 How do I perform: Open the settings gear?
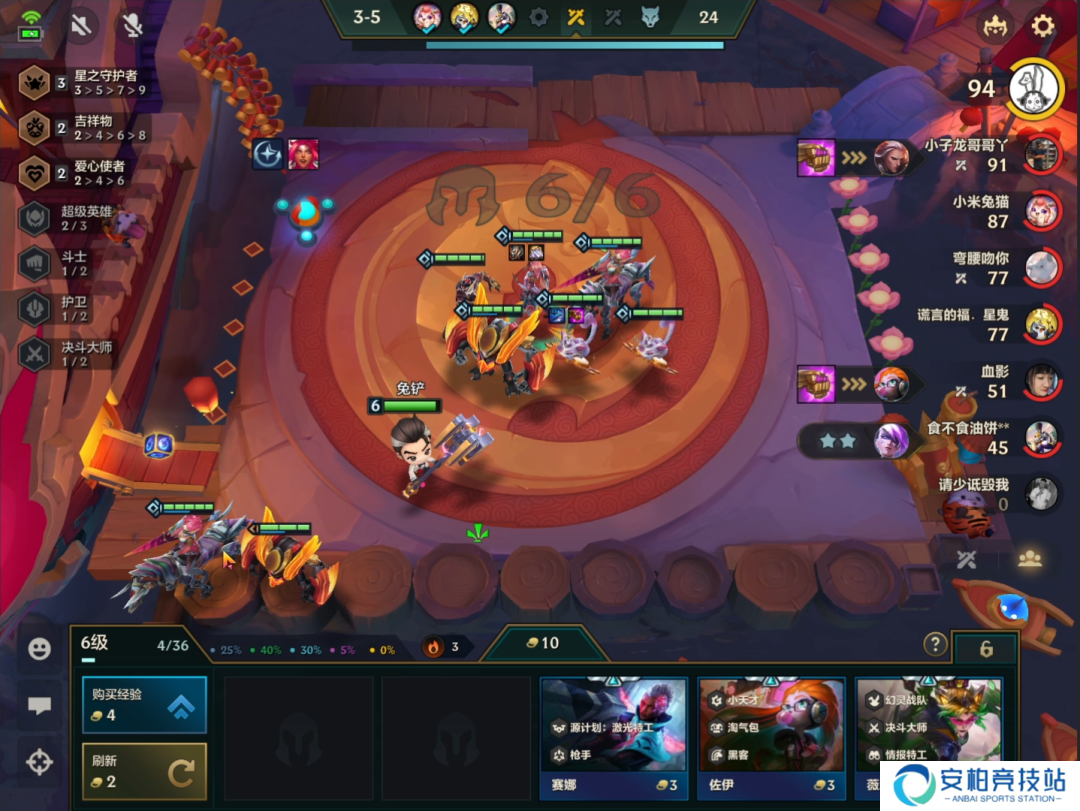[x=1043, y=26]
